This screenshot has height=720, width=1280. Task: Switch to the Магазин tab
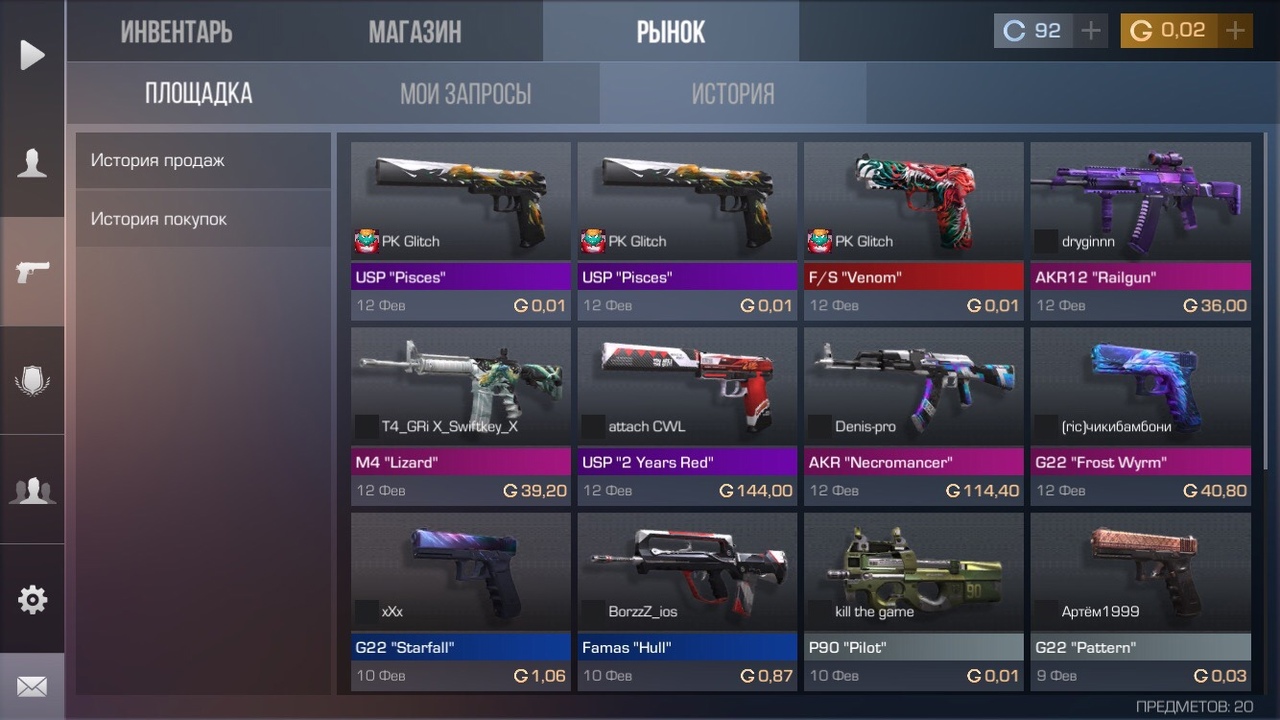pyautogui.click(x=415, y=32)
